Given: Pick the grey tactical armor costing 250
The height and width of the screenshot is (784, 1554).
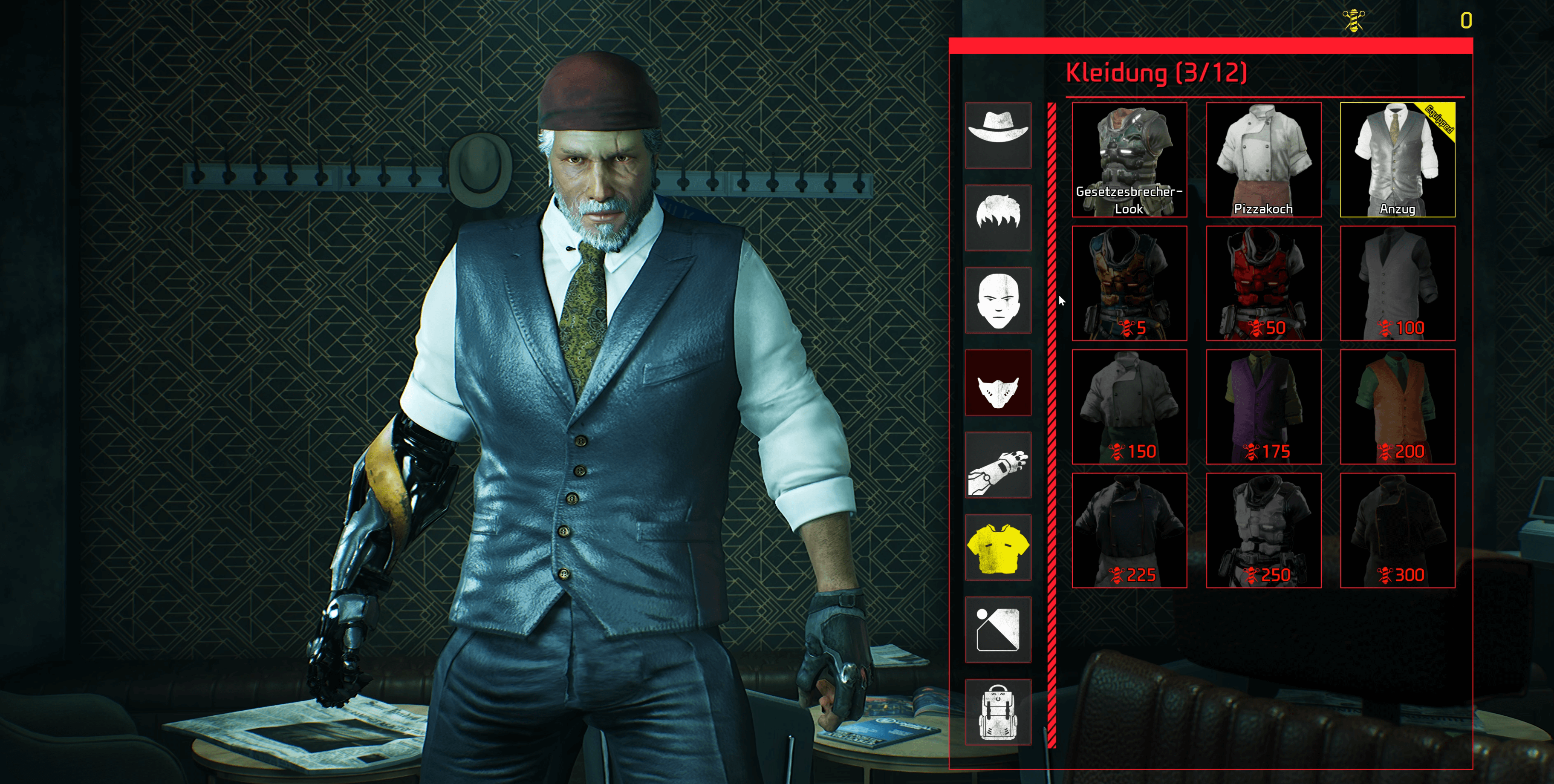Looking at the screenshot, I should (1263, 530).
